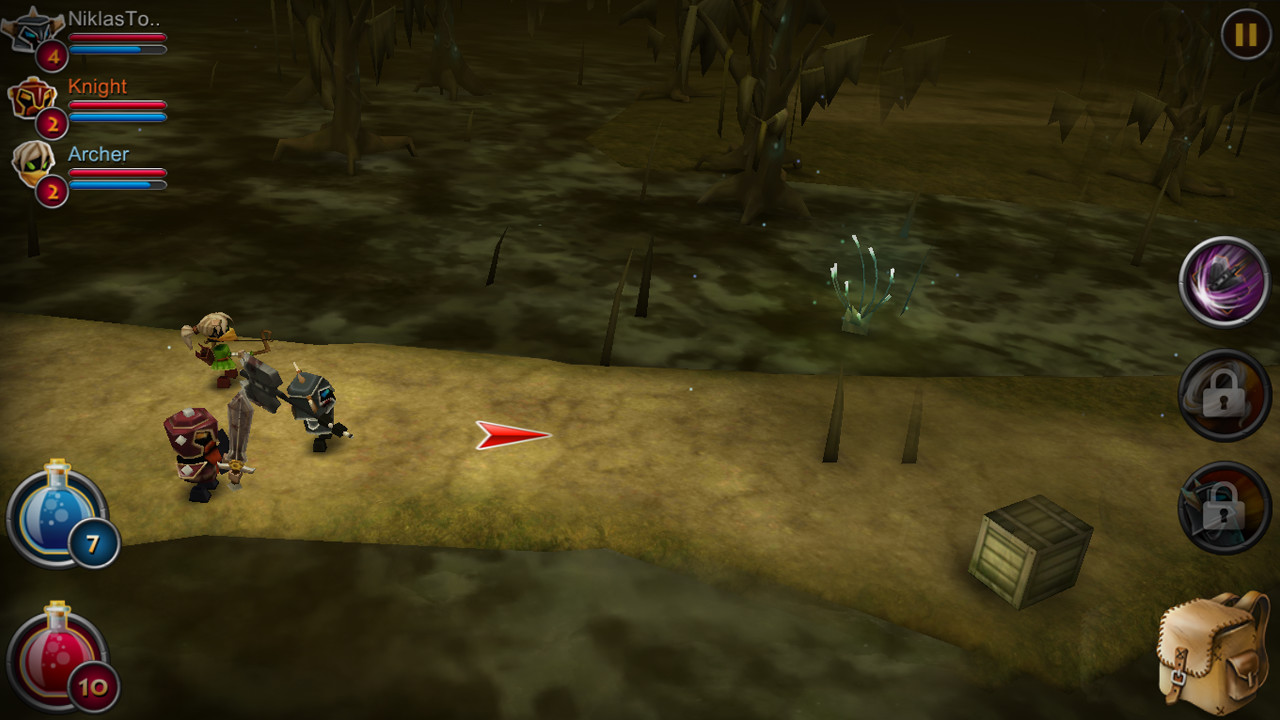Tap the Archer name label
This screenshot has height=720, width=1280.
[x=98, y=155]
